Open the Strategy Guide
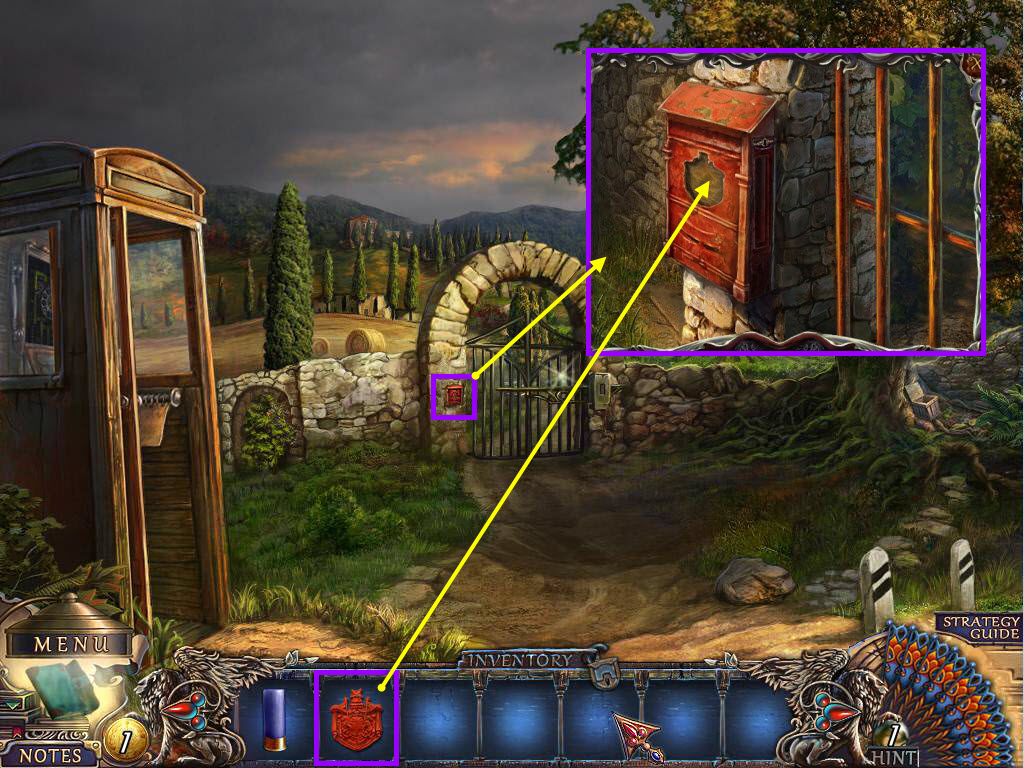The width and height of the screenshot is (1024, 768). point(979,627)
